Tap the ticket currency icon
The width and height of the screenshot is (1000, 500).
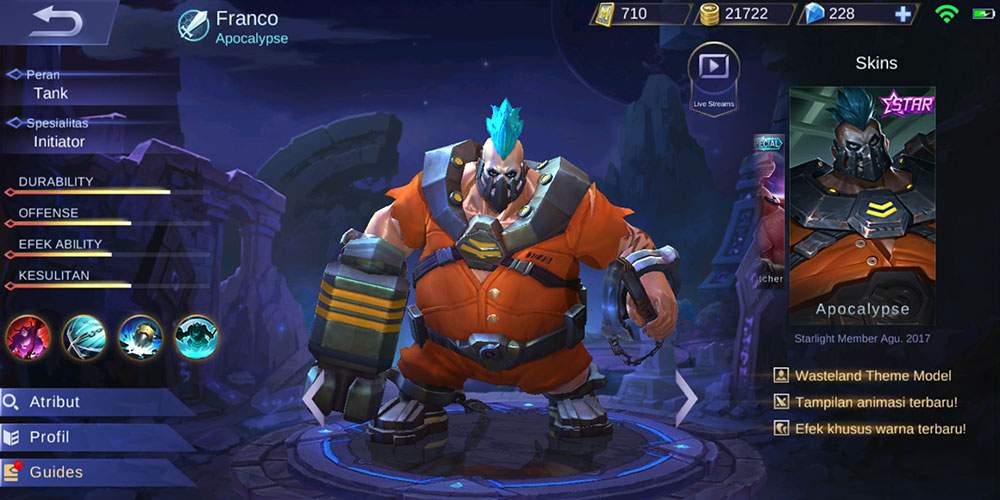click(x=605, y=14)
